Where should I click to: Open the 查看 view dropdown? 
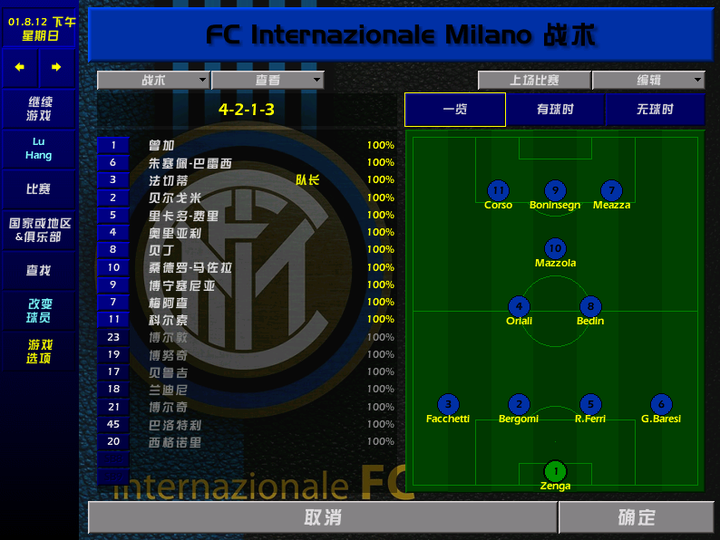(267, 80)
